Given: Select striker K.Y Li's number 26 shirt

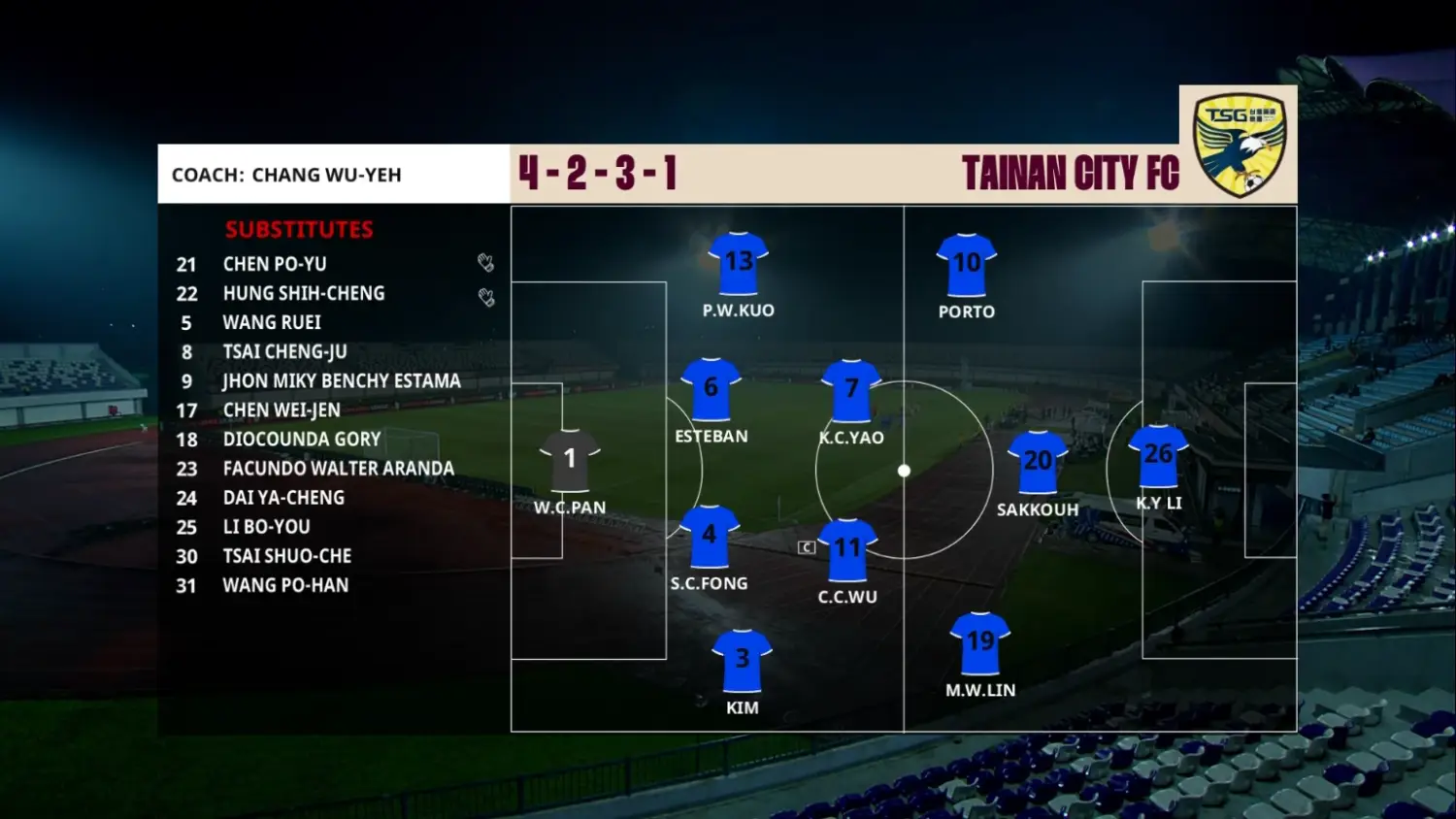Looking at the screenshot, I should pos(1158,455).
